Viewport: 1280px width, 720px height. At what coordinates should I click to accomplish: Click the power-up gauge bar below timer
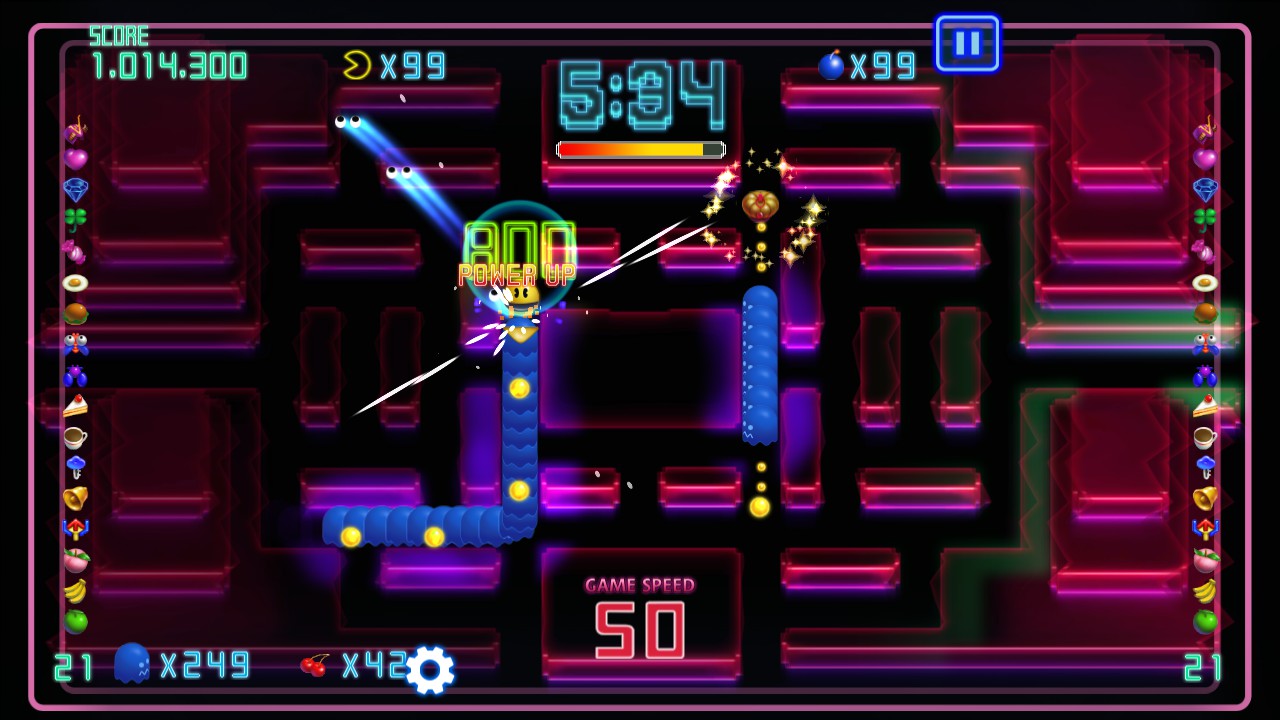click(x=639, y=149)
